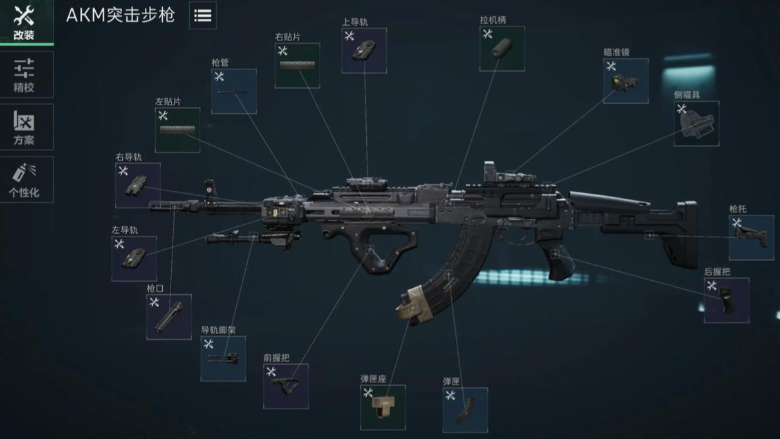Select the 弹匣座 magazine well slot
The width and height of the screenshot is (780, 439).
coord(383,407)
